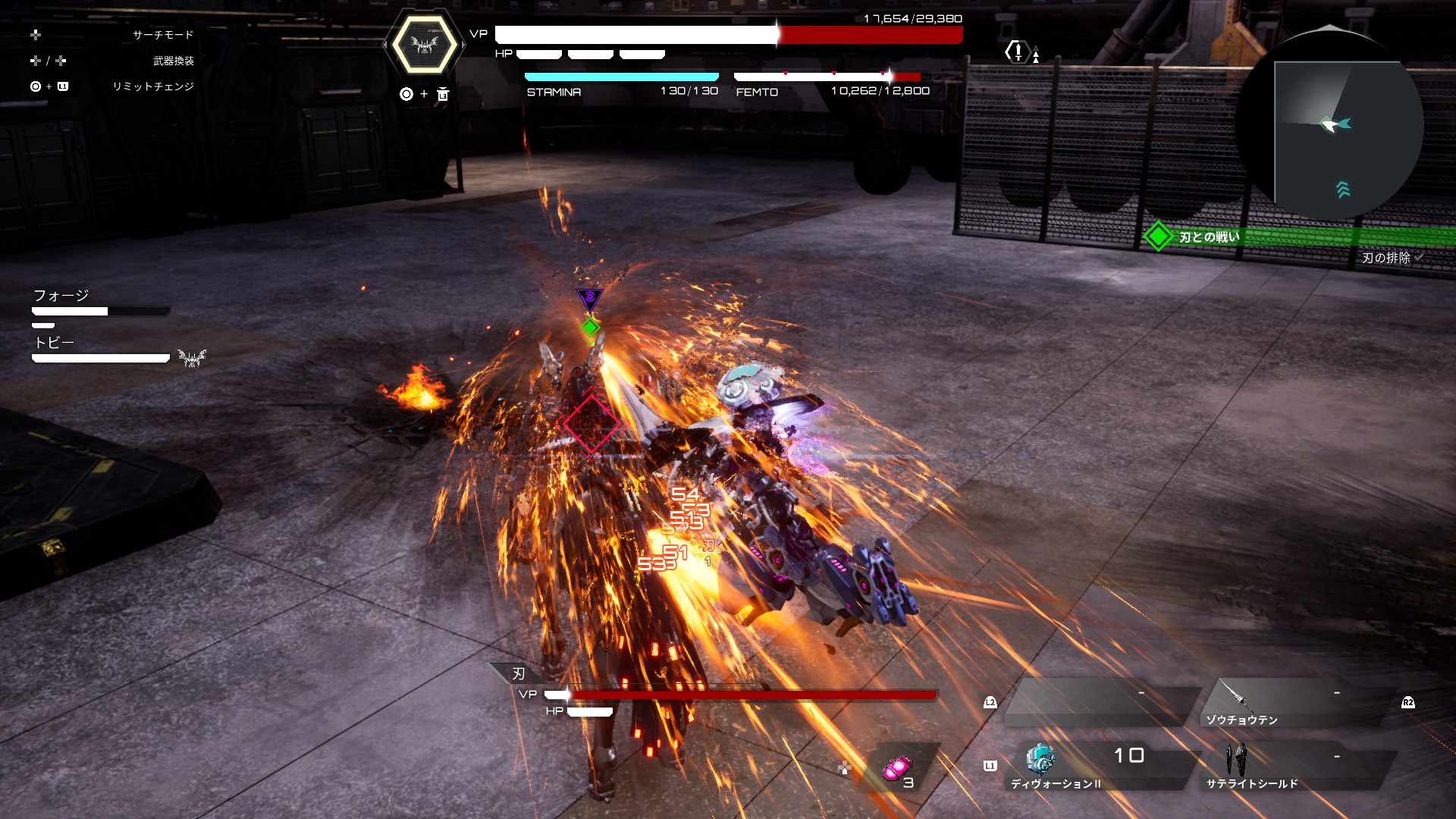Viewport: 1456px width, 819px height.
Task: Select the サテライトシールド equipment slot
Action: coord(1289,766)
